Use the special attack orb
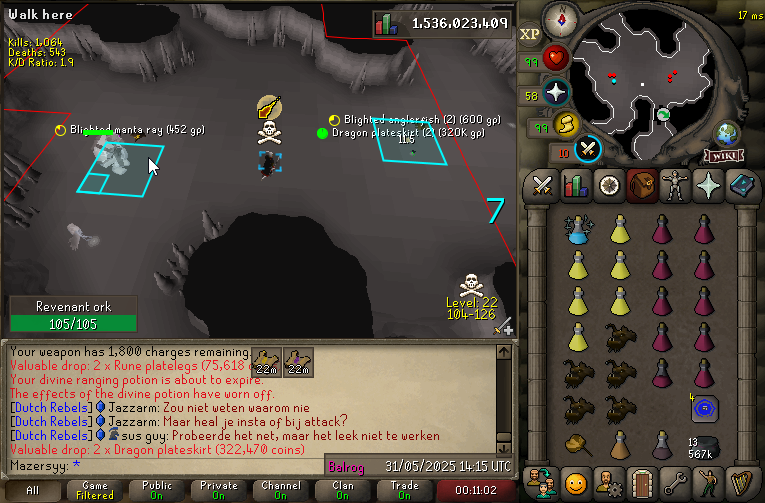The height and width of the screenshot is (503, 765). (x=589, y=148)
